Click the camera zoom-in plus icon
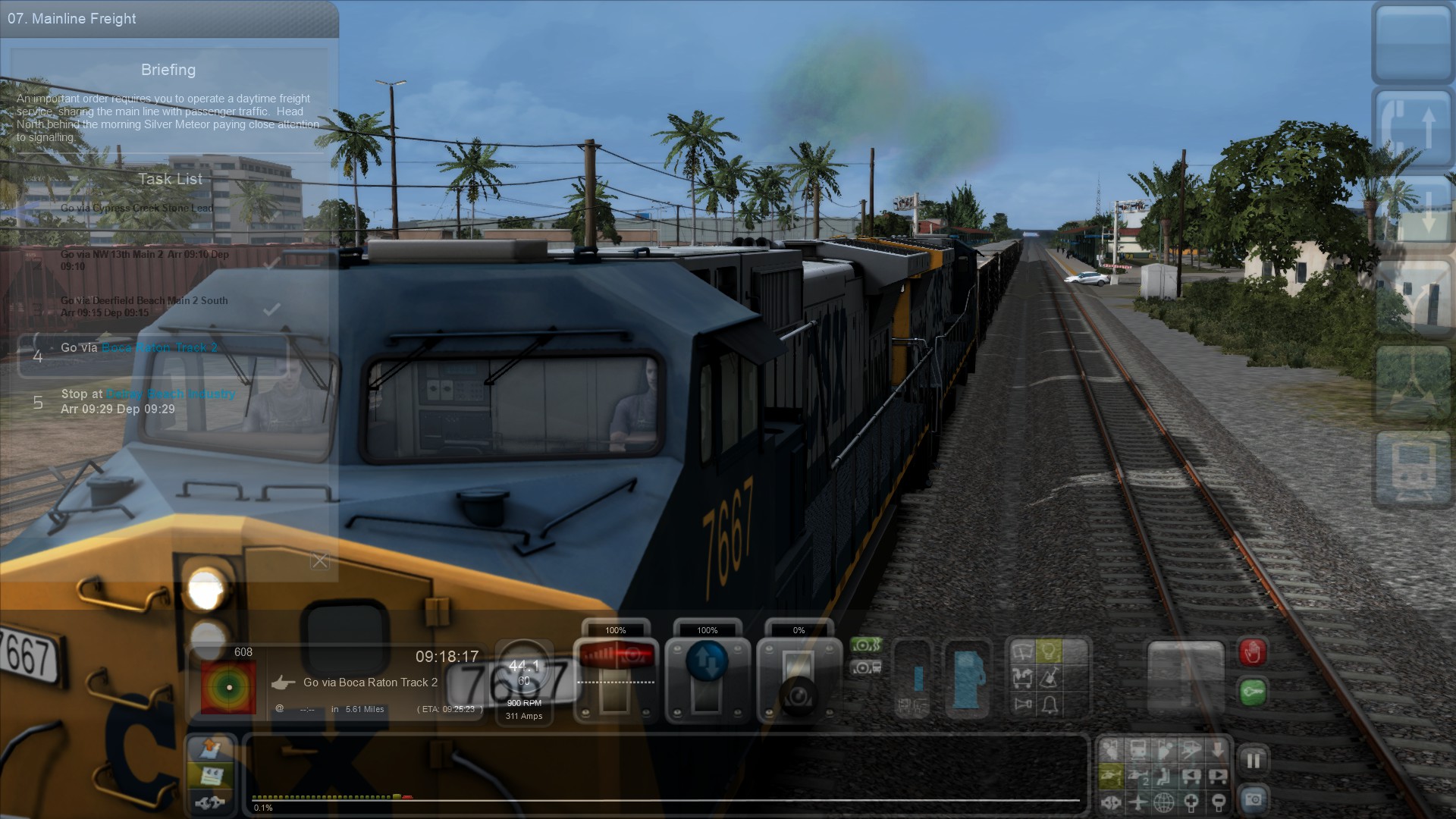 pyautogui.click(x=1191, y=802)
